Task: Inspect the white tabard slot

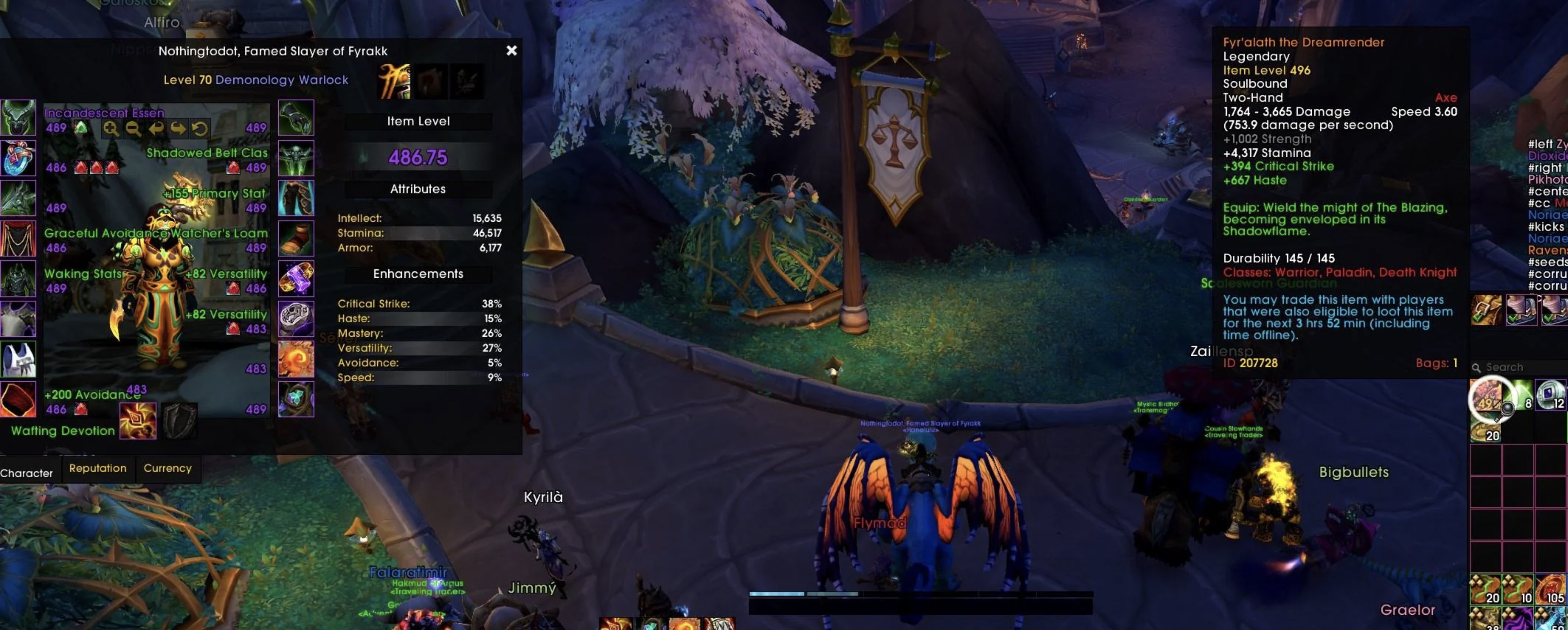Action: tap(18, 359)
